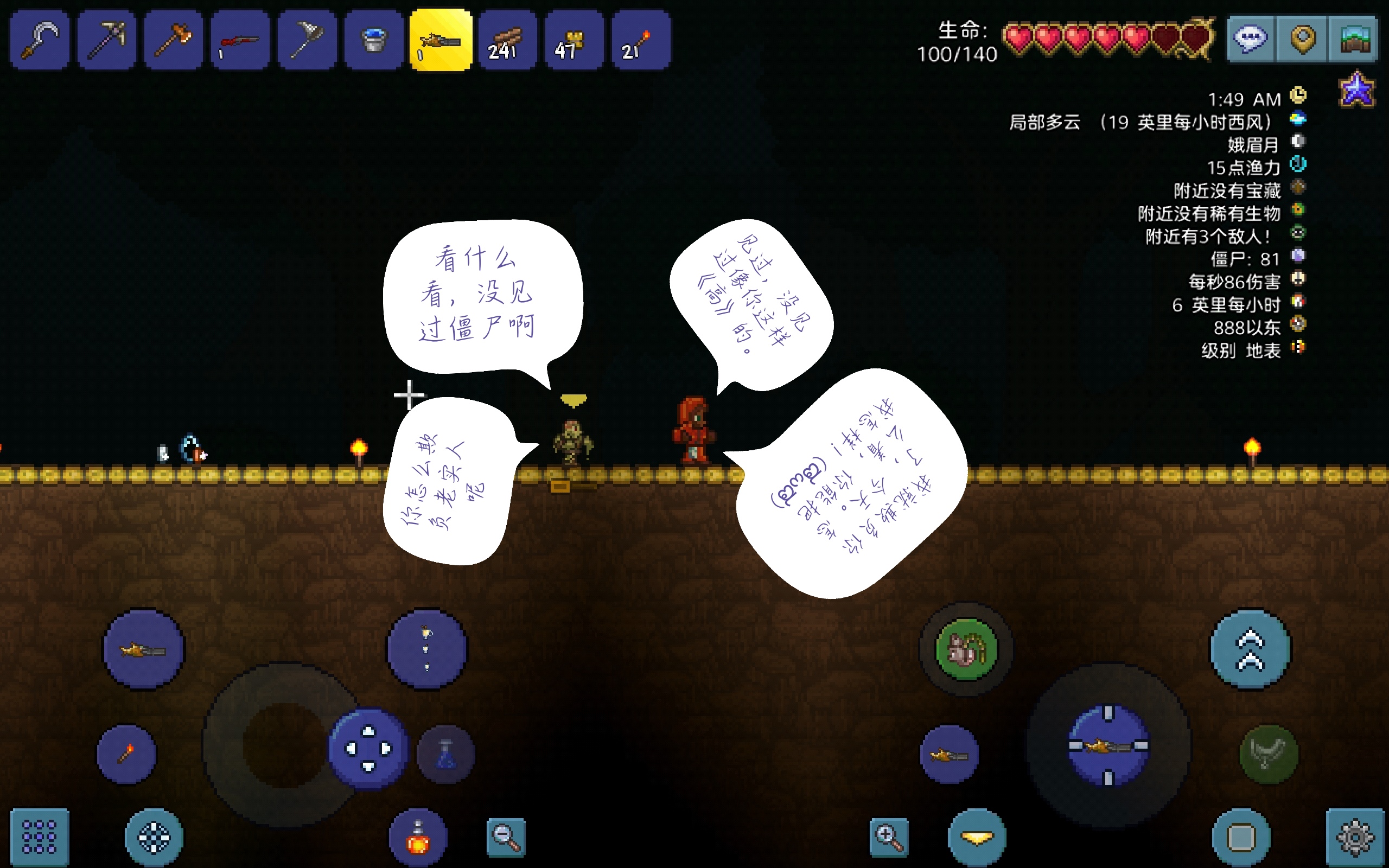
Task: Tap the double-arrow jump button
Action: (1251, 649)
